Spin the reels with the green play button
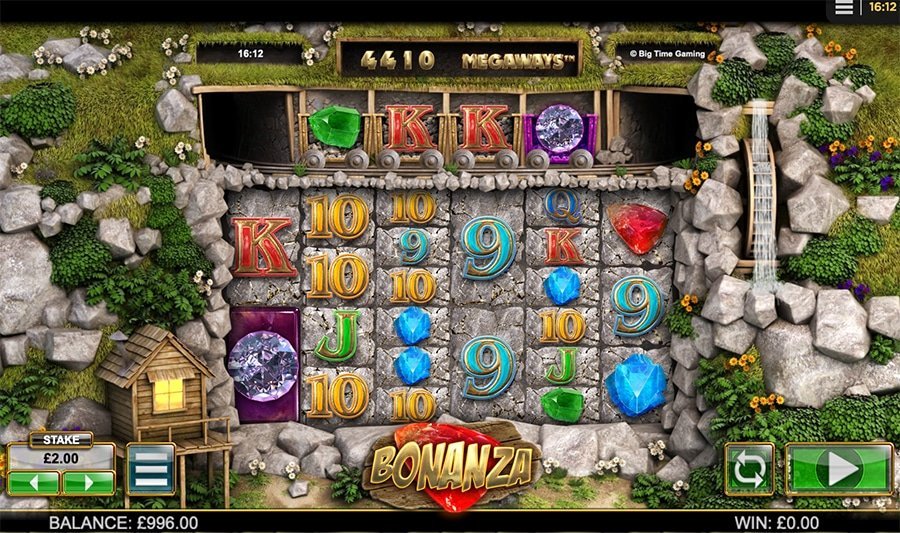Screen dimensions: 900x533 [x=839, y=468]
